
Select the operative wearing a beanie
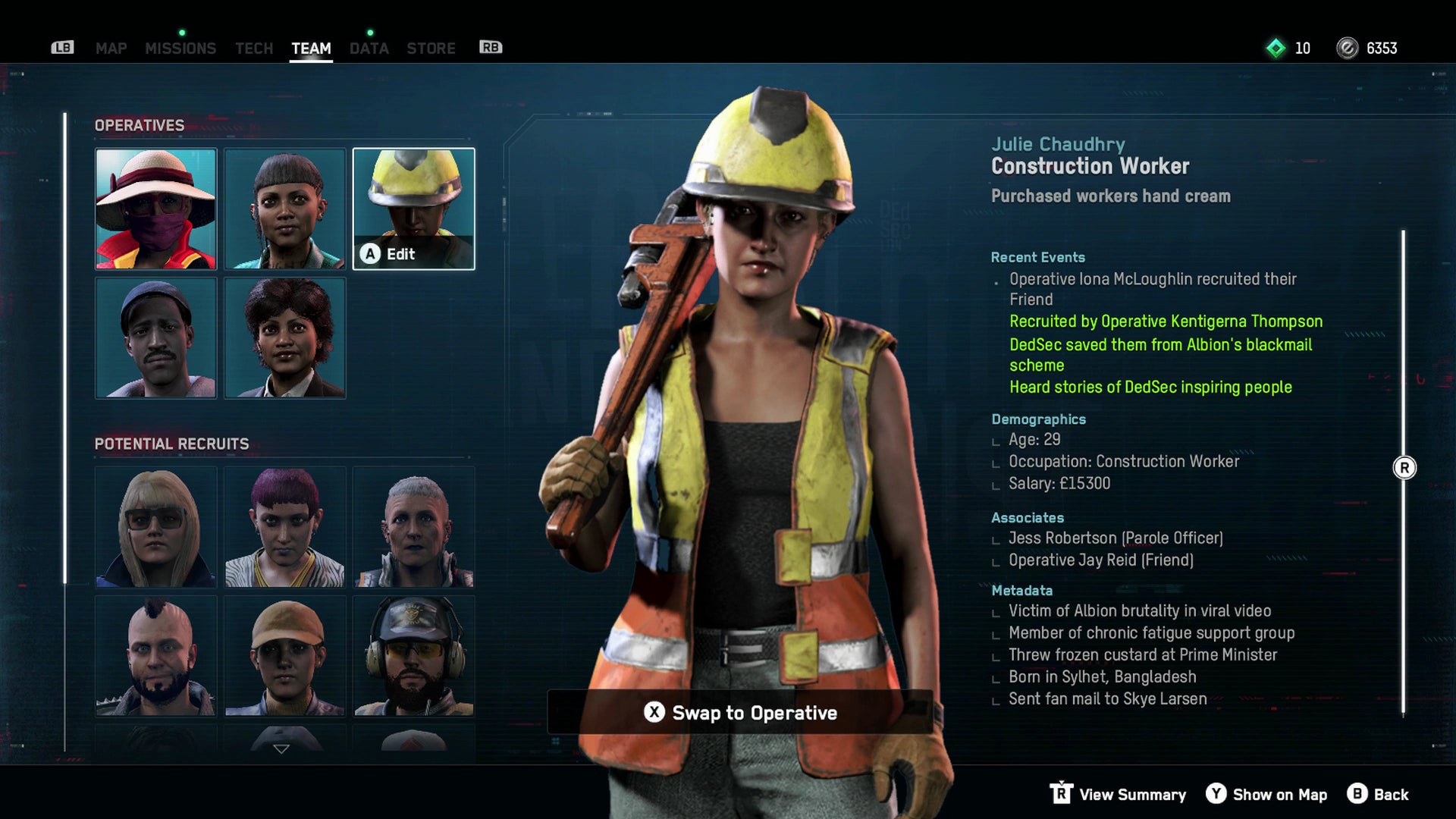tap(155, 338)
